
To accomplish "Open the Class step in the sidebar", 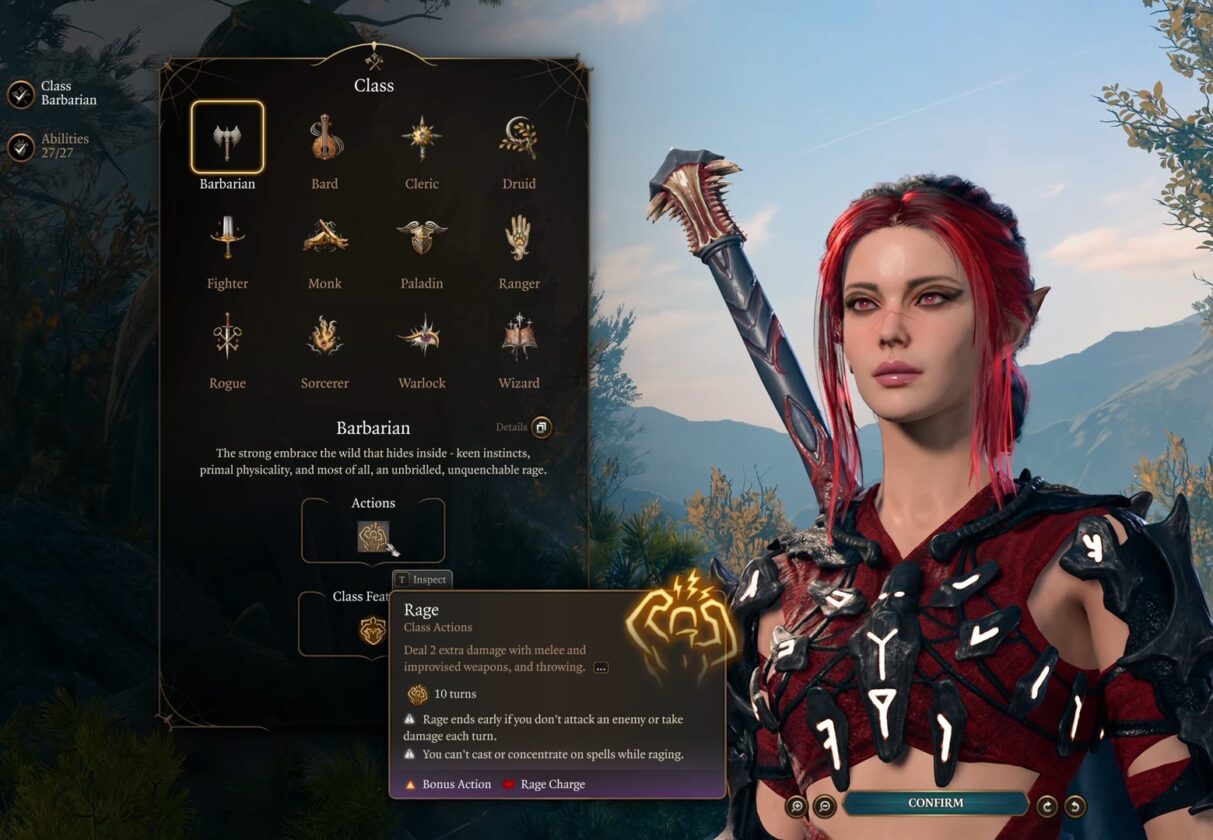I will (21, 94).
